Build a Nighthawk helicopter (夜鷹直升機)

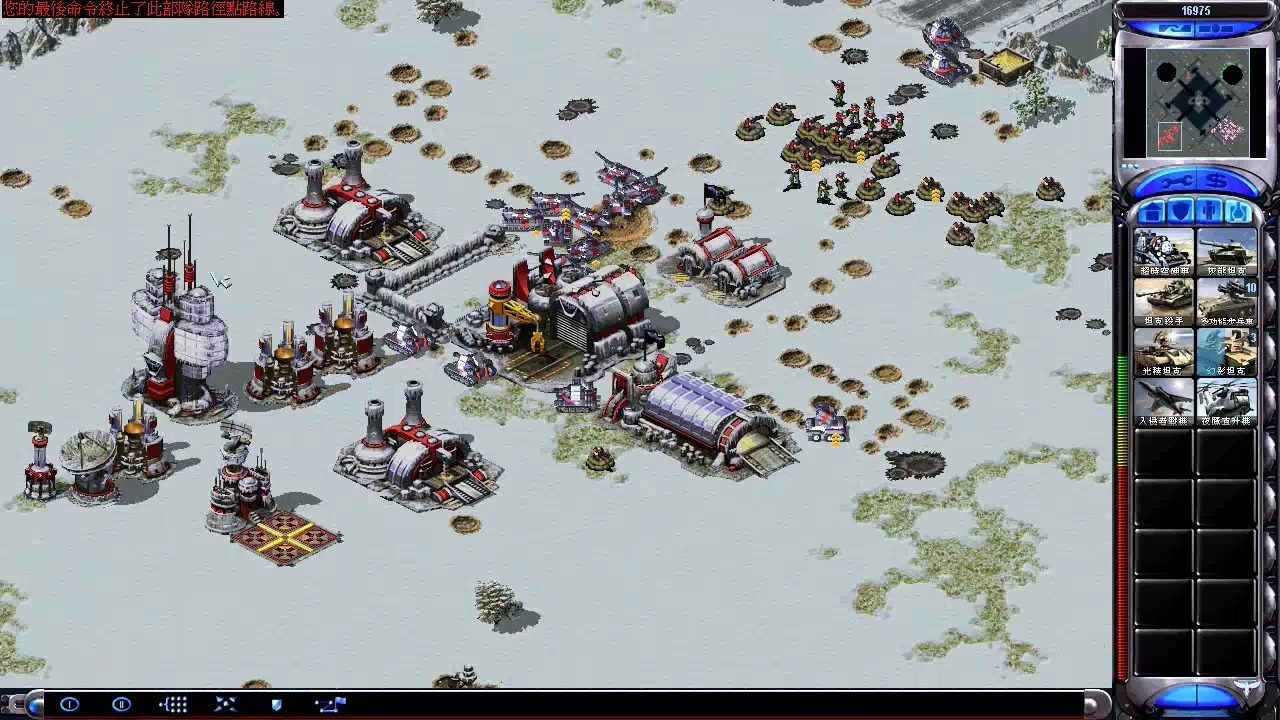(1227, 403)
